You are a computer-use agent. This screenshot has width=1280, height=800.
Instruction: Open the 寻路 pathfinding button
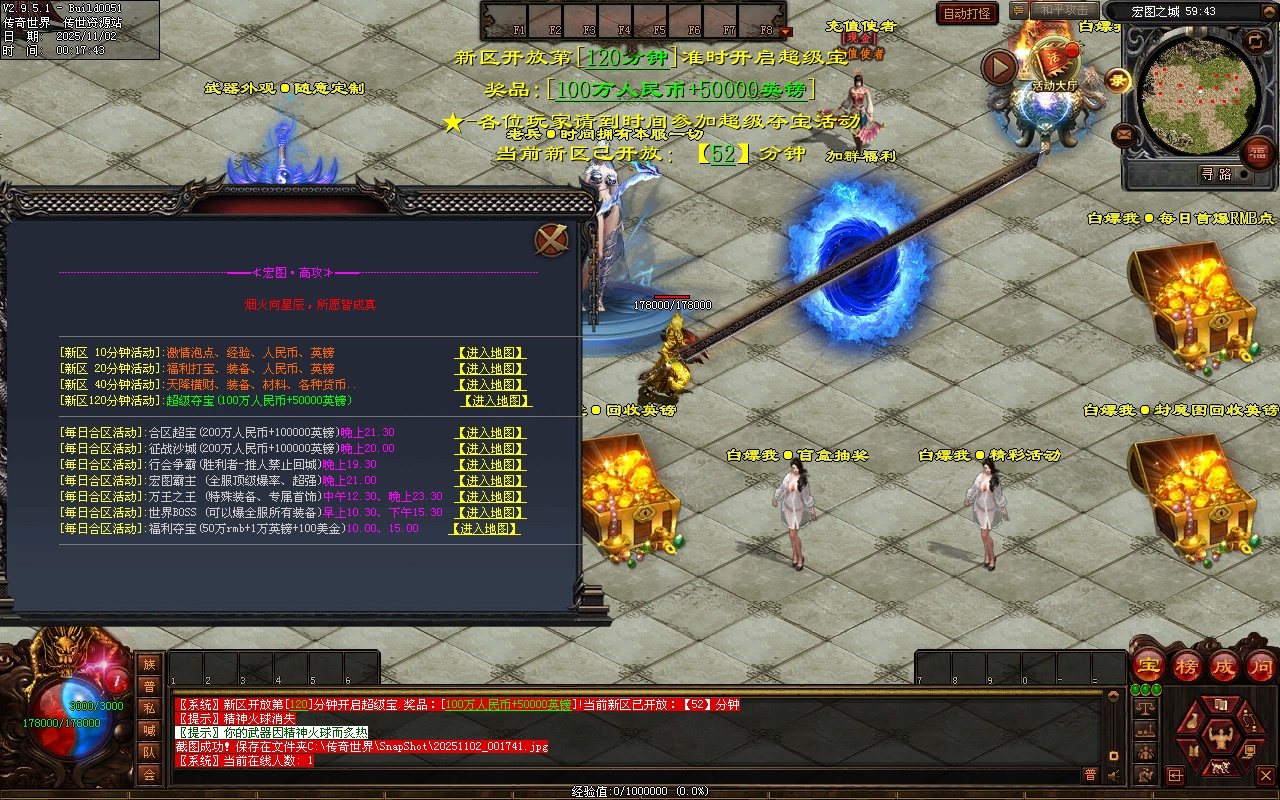[x=1216, y=175]
